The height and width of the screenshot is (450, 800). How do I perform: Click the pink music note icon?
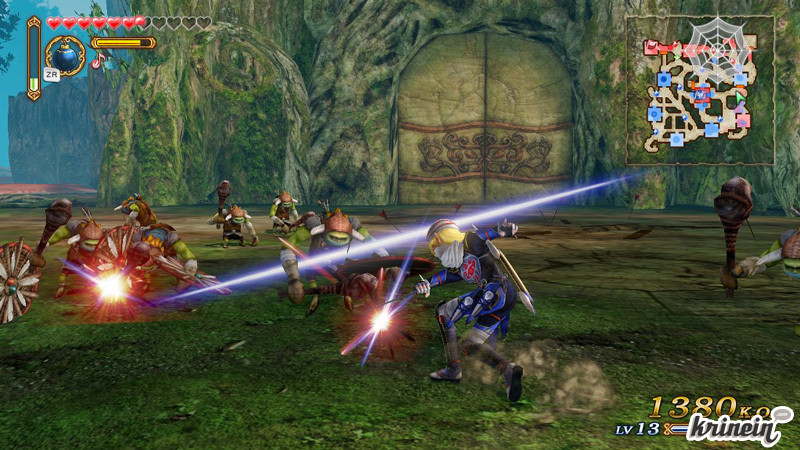pyautogui.click(x=98, y=61)
